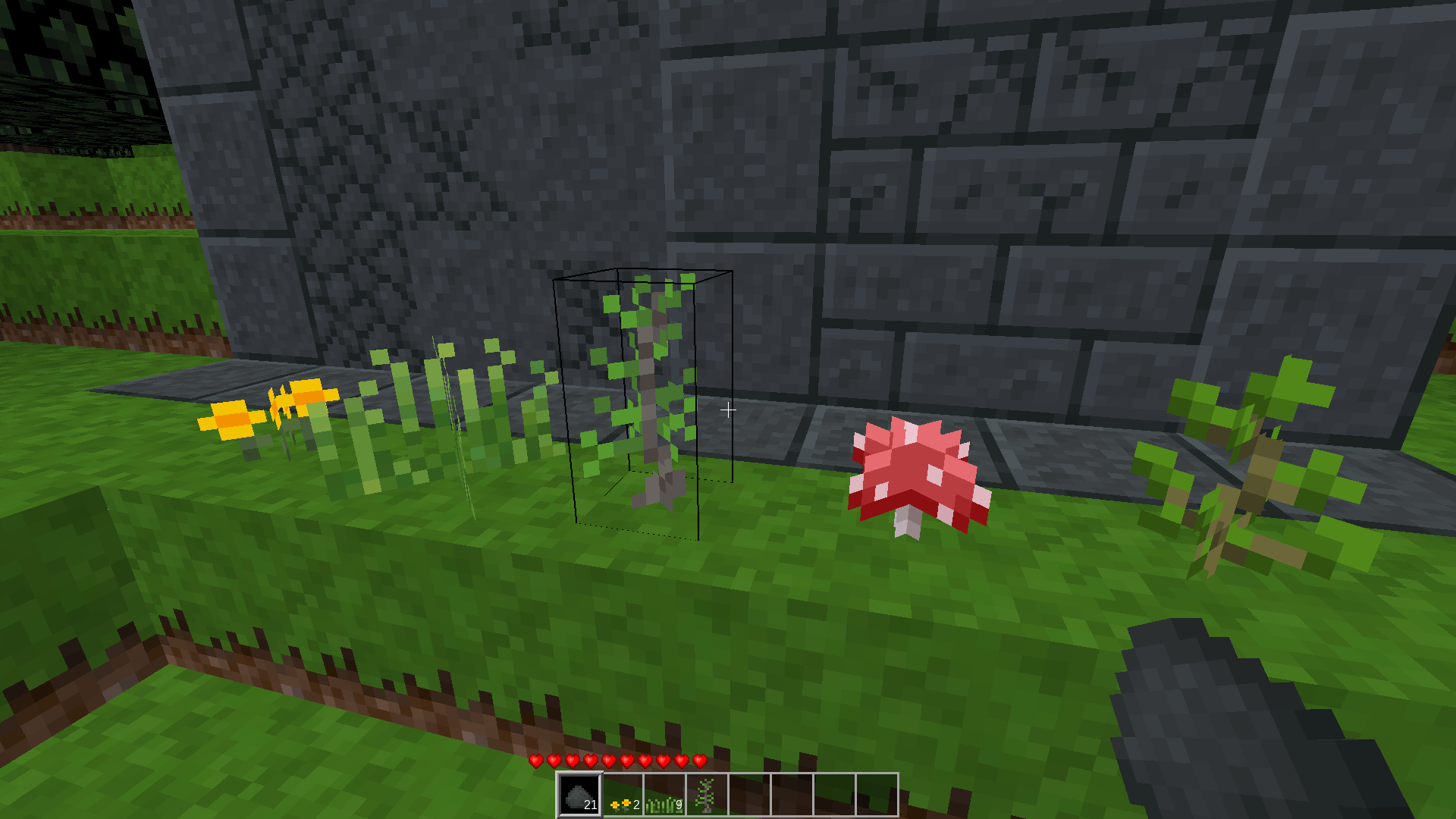The height and width of the screenshot is (819, 1456).
Task: Select the gray stone hotbar slot
Action: click(x=580, y=795)
